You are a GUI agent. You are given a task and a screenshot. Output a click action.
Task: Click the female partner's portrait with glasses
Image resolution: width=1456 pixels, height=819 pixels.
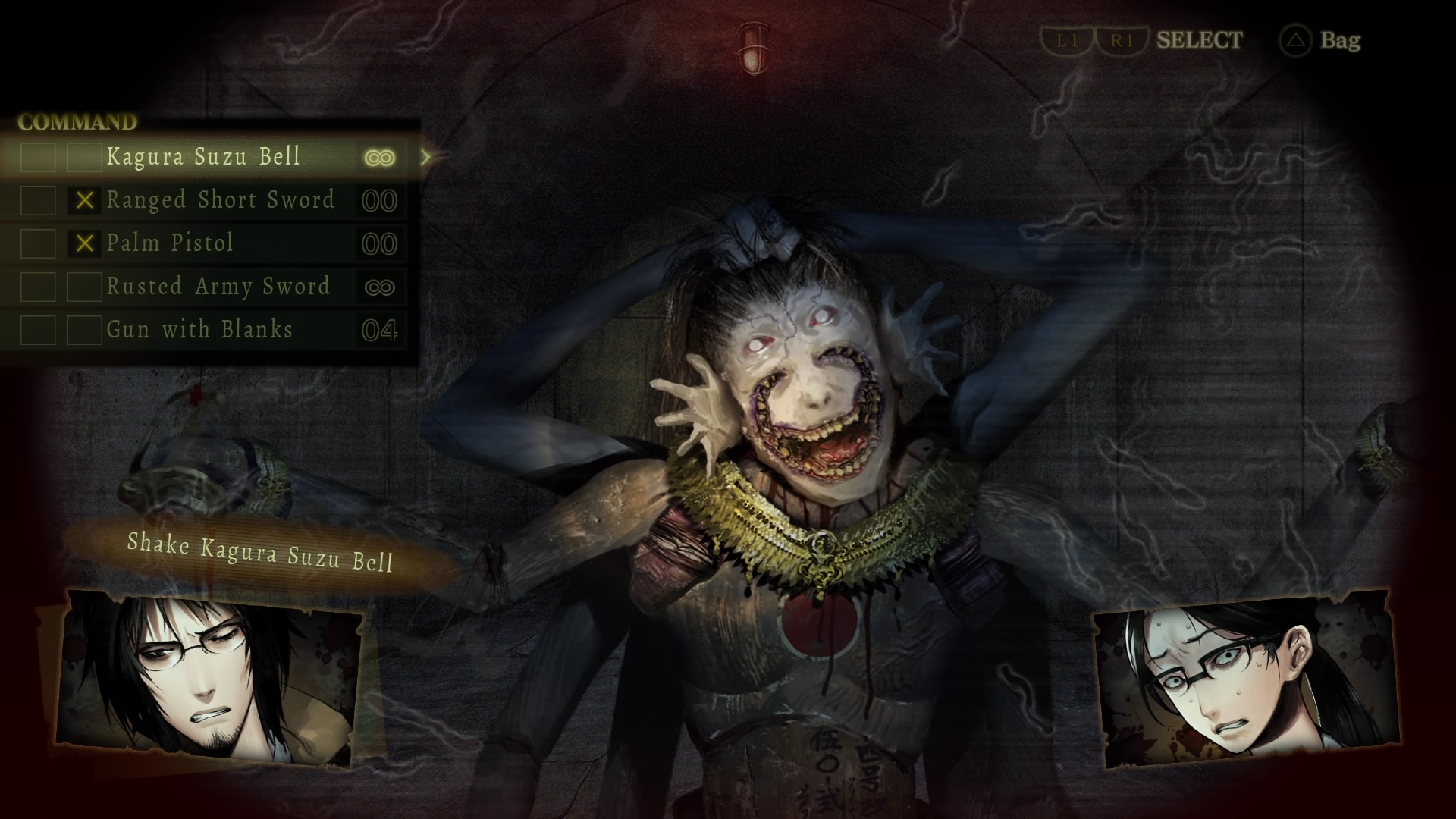click(1244, 679)
